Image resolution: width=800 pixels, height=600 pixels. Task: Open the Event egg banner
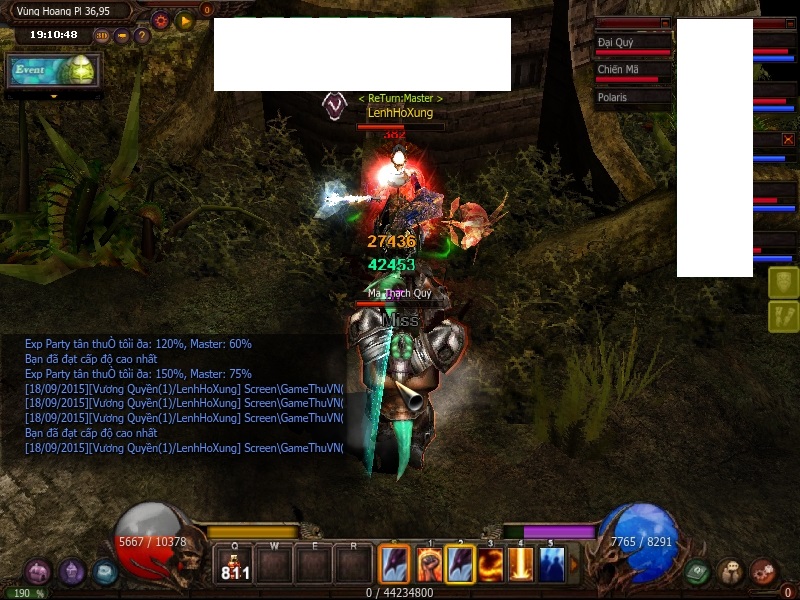tap(53, 71)
